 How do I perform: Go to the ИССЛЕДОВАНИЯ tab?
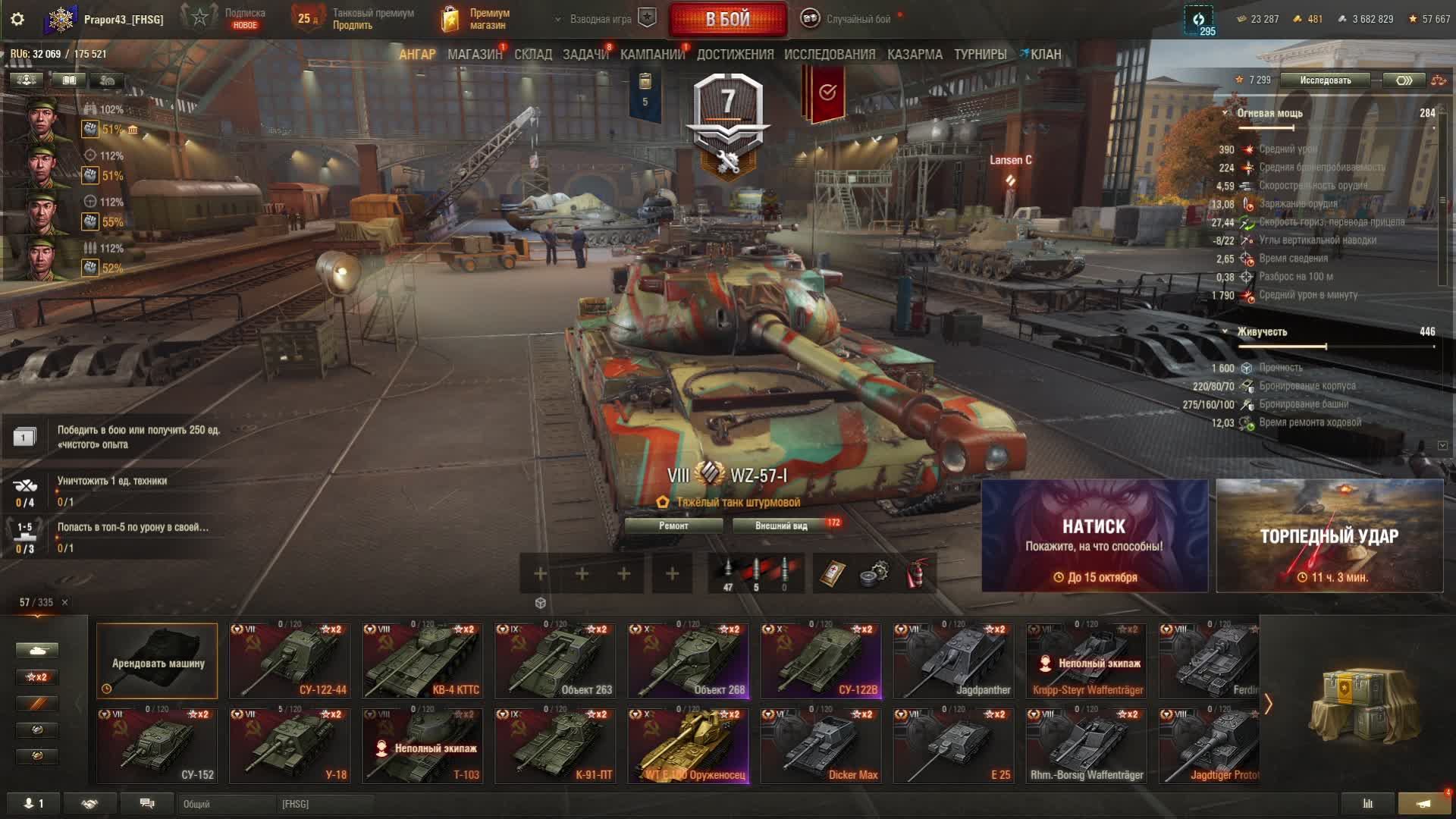point(830,55)
